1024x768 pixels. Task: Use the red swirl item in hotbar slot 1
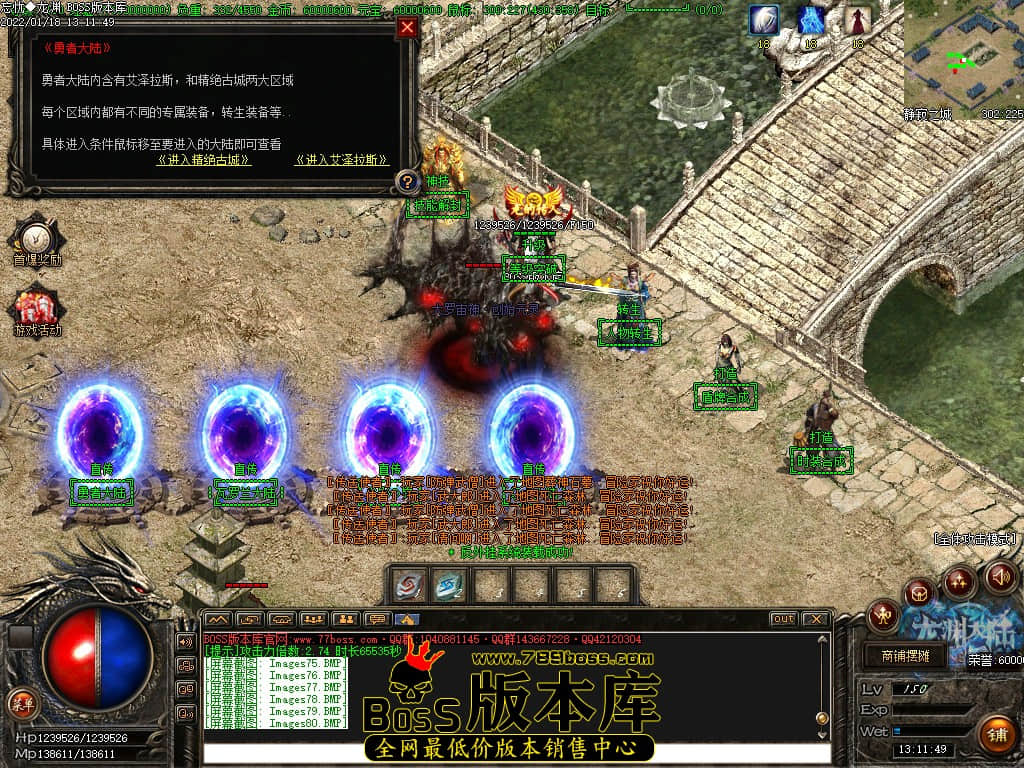click(408, 585)
